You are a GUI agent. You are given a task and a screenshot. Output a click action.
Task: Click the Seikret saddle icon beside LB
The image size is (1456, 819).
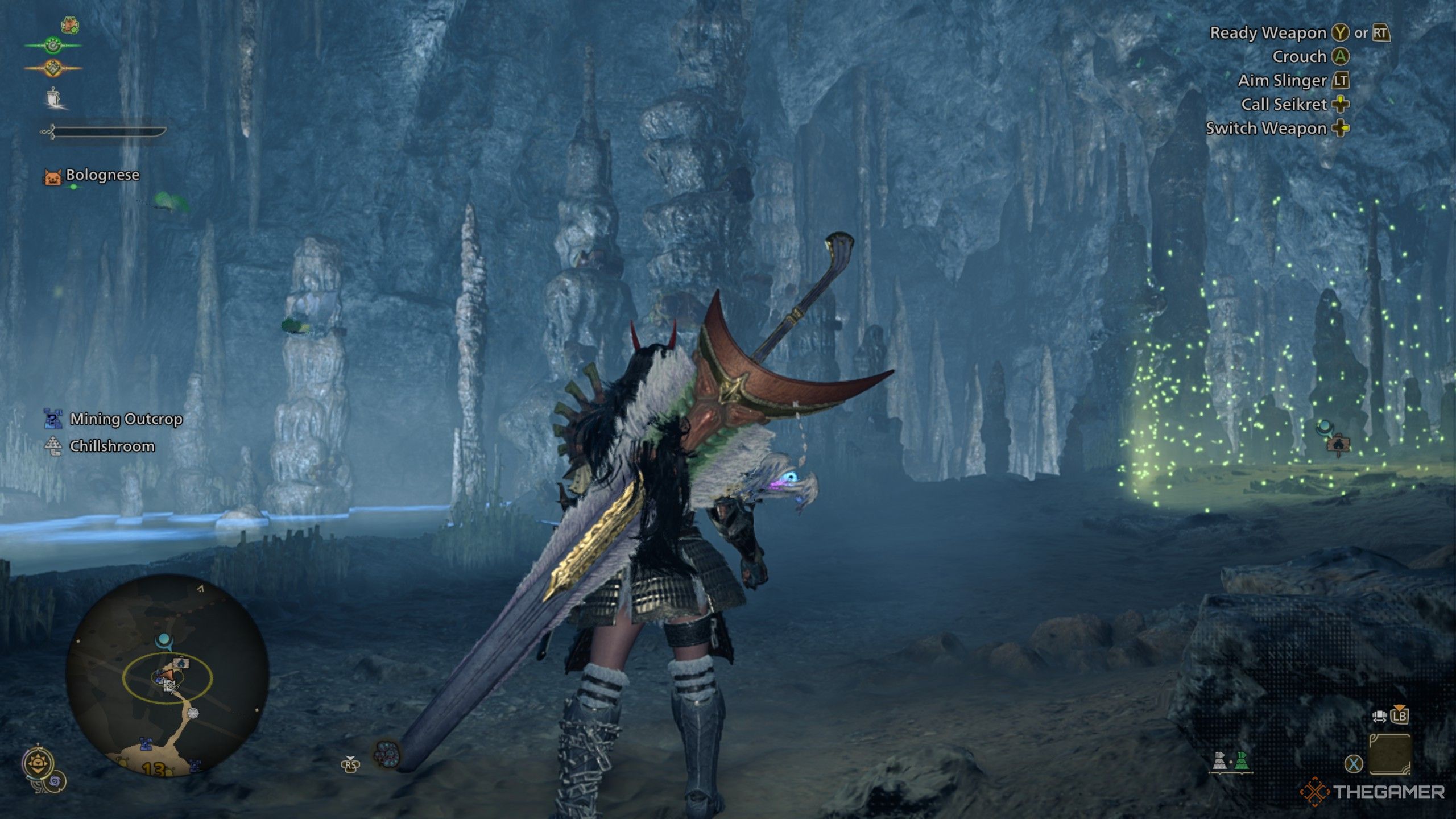pyautogui.click(x=1379, y=715)
